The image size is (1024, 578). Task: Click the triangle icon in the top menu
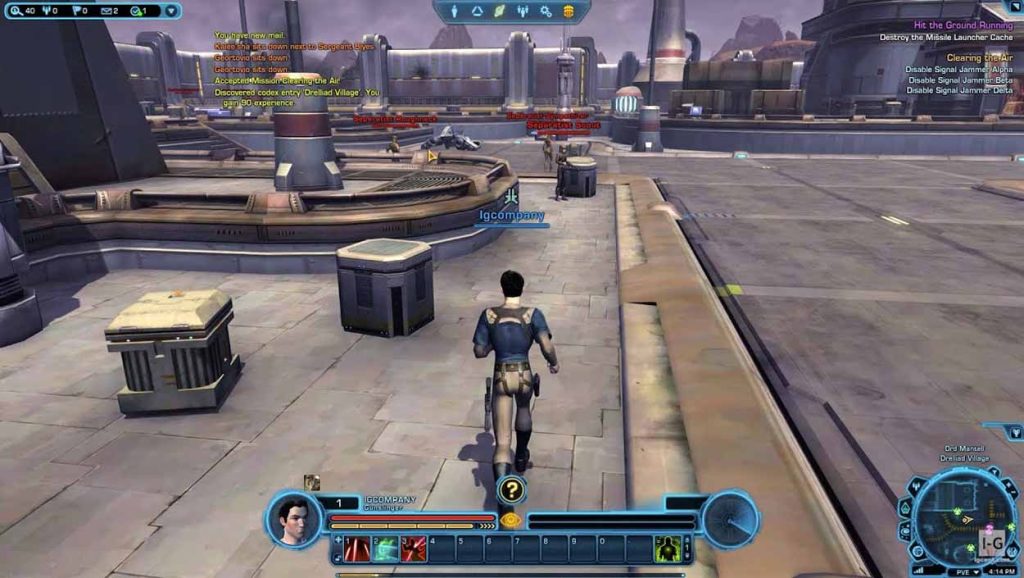tap(477, 11)
